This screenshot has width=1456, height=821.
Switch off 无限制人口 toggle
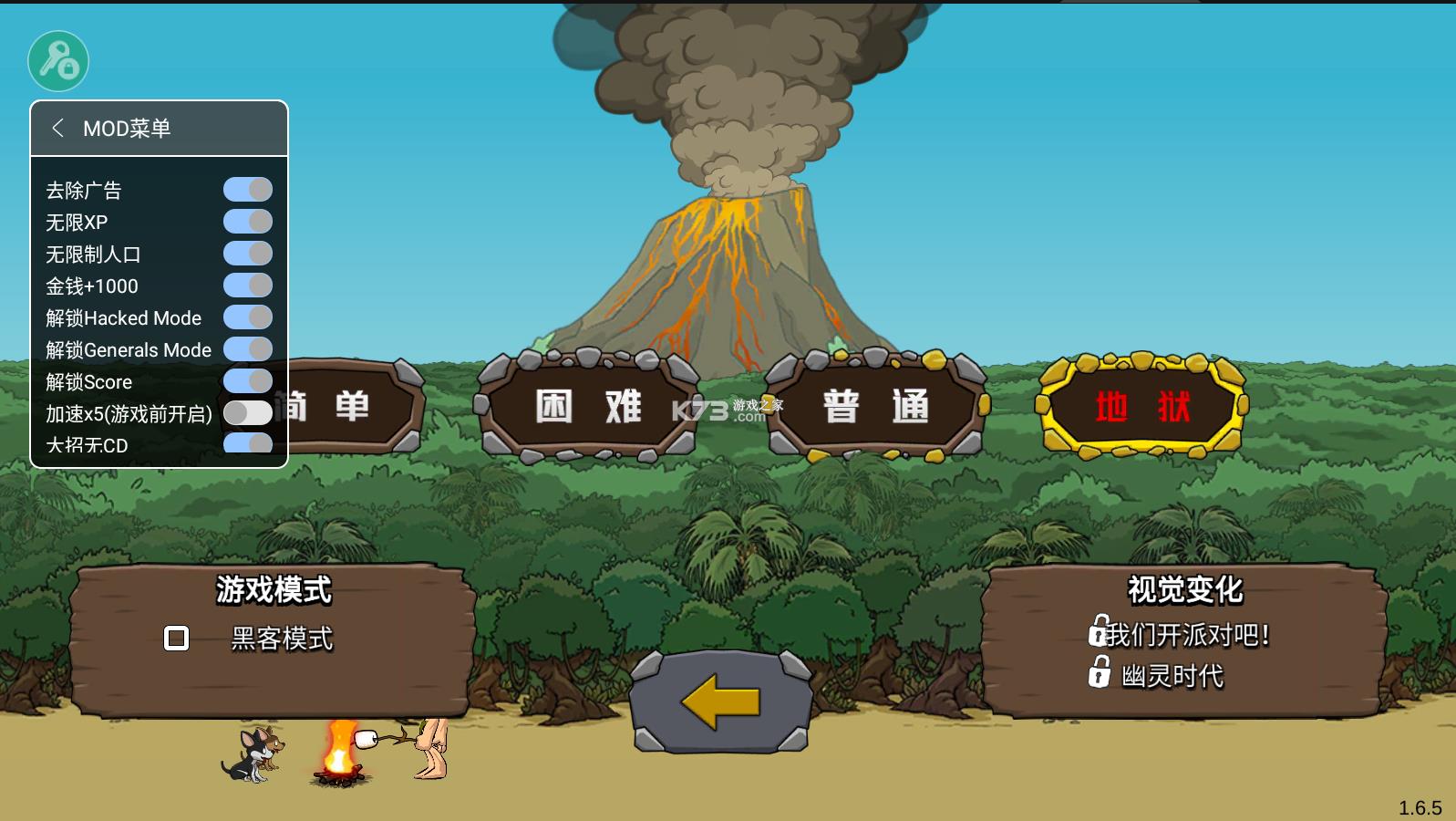pos(248,254)
